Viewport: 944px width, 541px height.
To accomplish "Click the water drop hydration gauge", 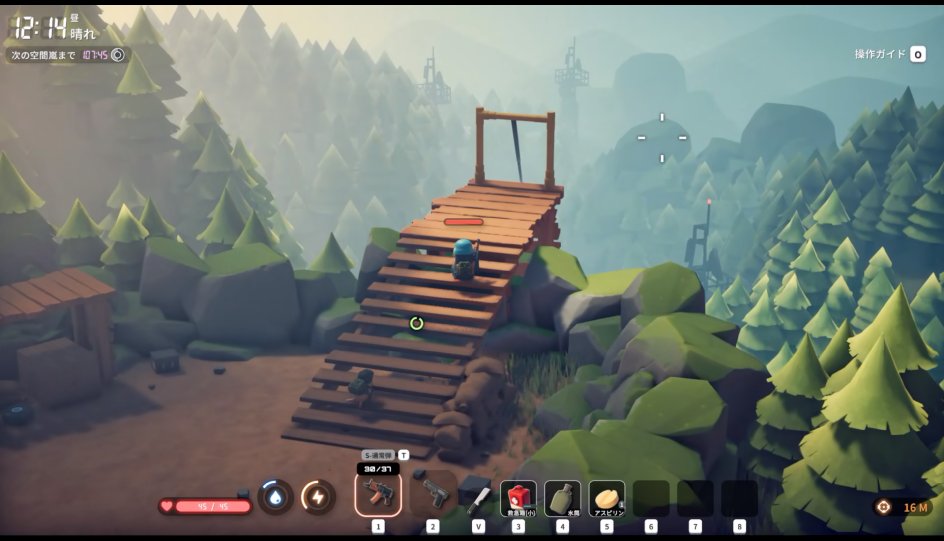I will coord(276,496).
